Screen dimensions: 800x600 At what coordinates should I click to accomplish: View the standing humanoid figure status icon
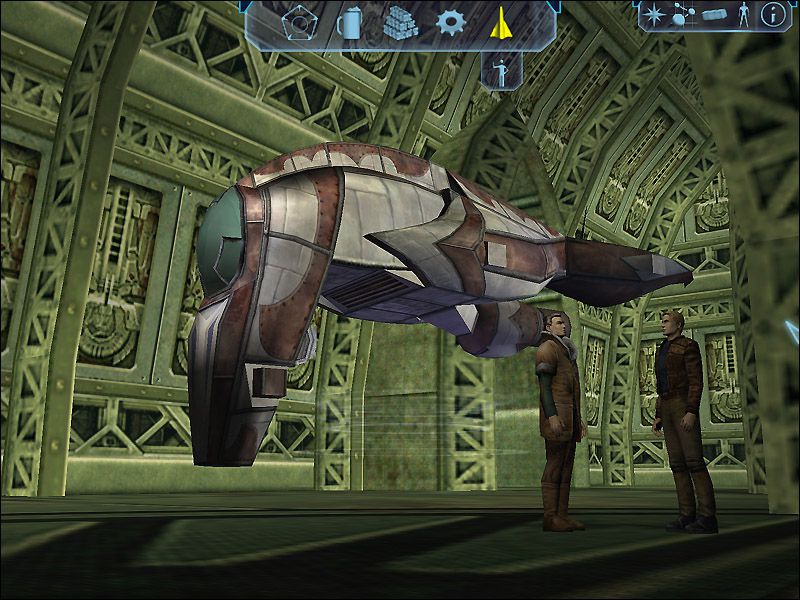pyautogui.click(x=741, y=14)
